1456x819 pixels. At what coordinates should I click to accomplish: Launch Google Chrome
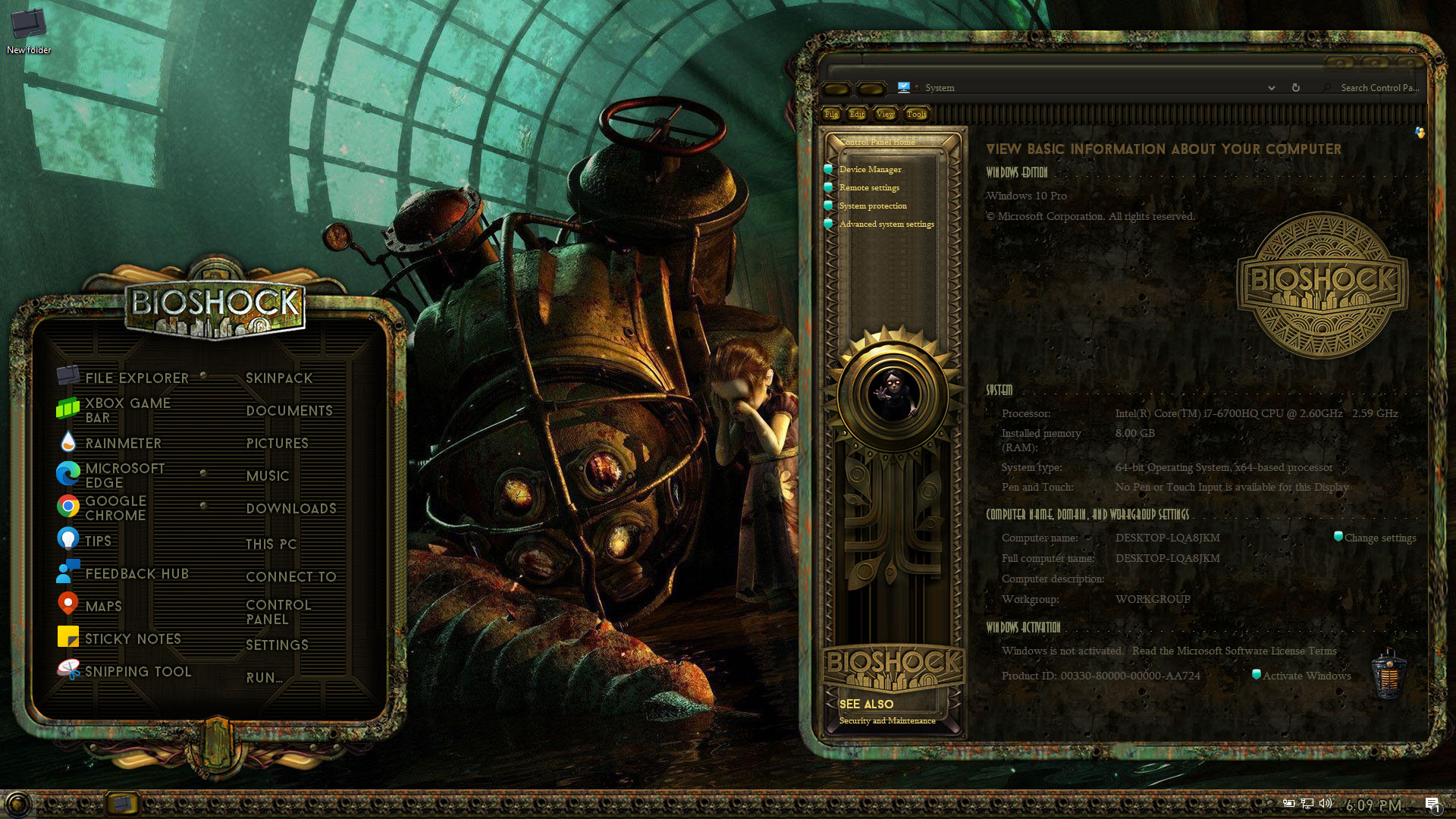click(x=115, y=508)
